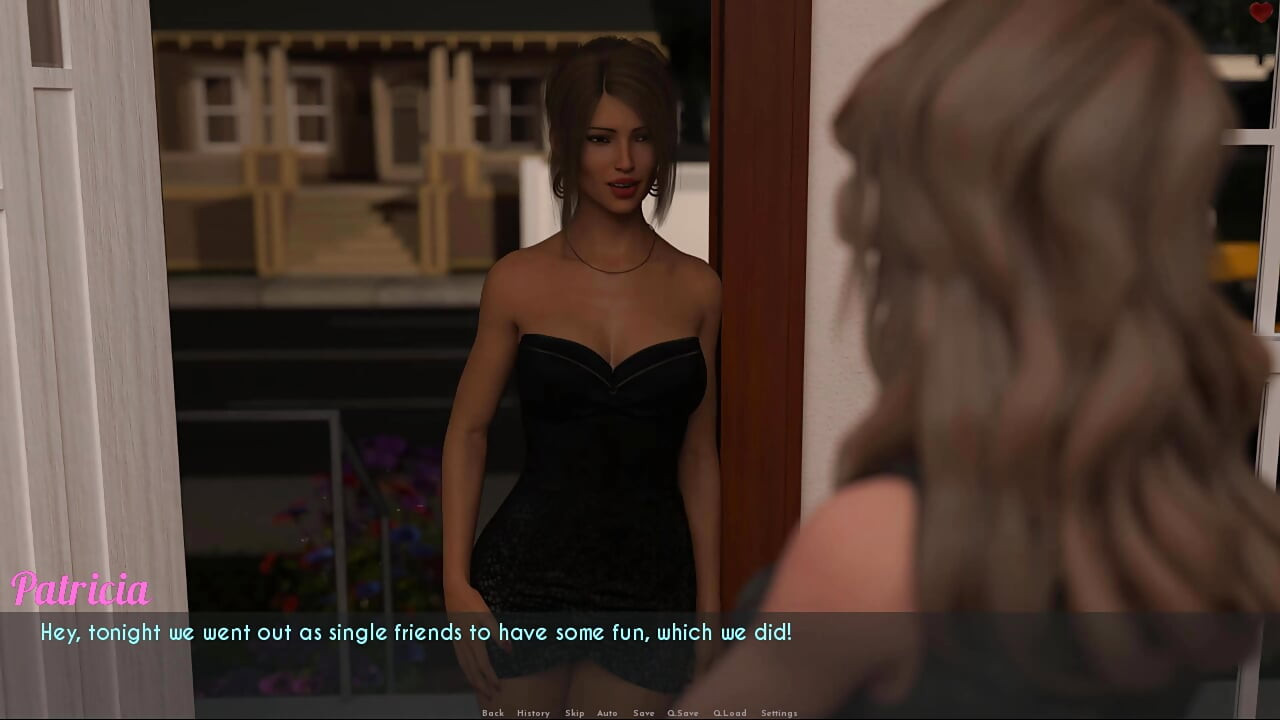Image resolution: width=1280 pixels, height=720 pixels.
Task: Click Q.Load to quick load
Action: pyautogui.click(x=730, y=713)
